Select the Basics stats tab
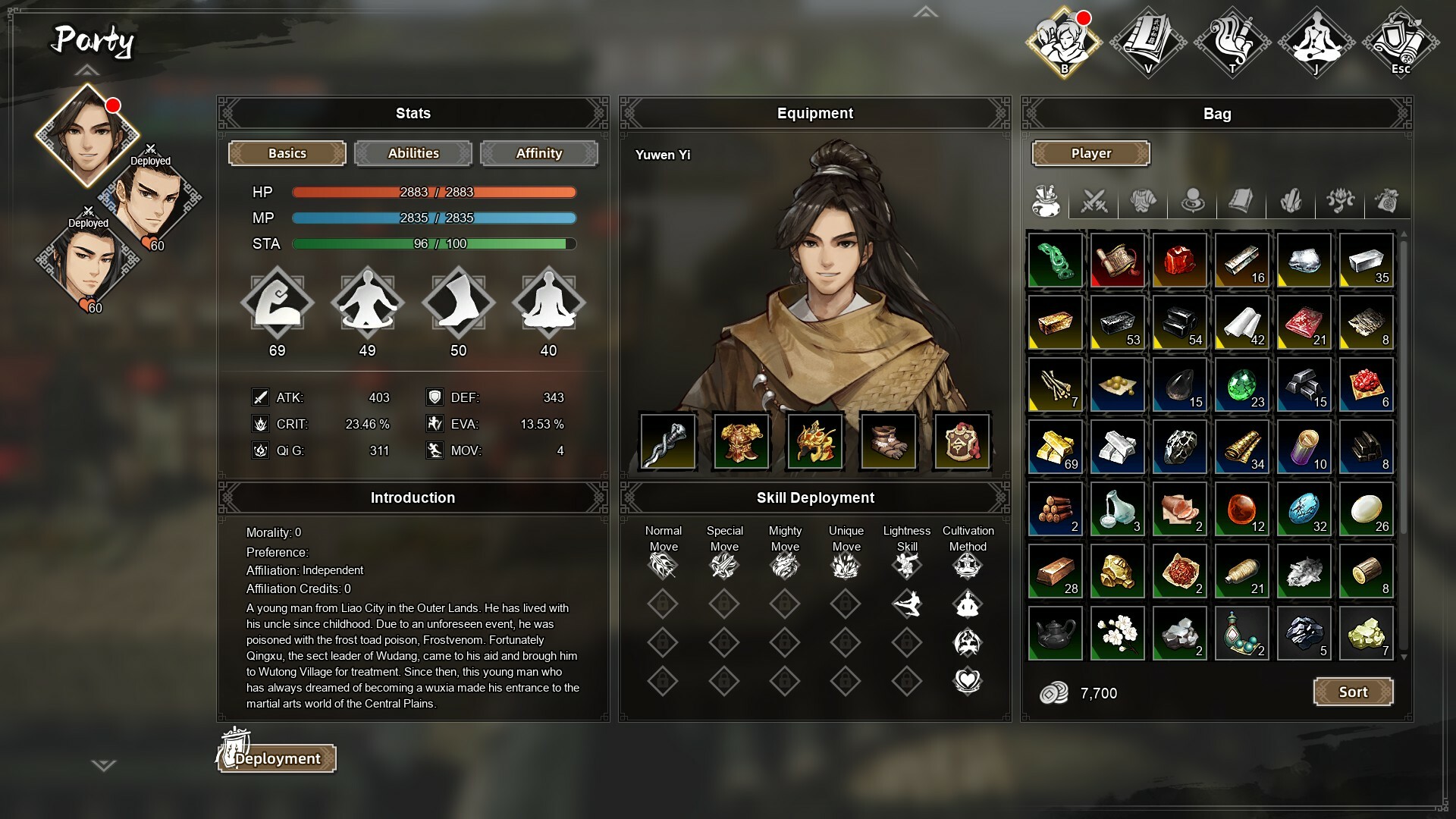Image resolution: width=1456 pixels, height=819 pixels. (287, 153)
